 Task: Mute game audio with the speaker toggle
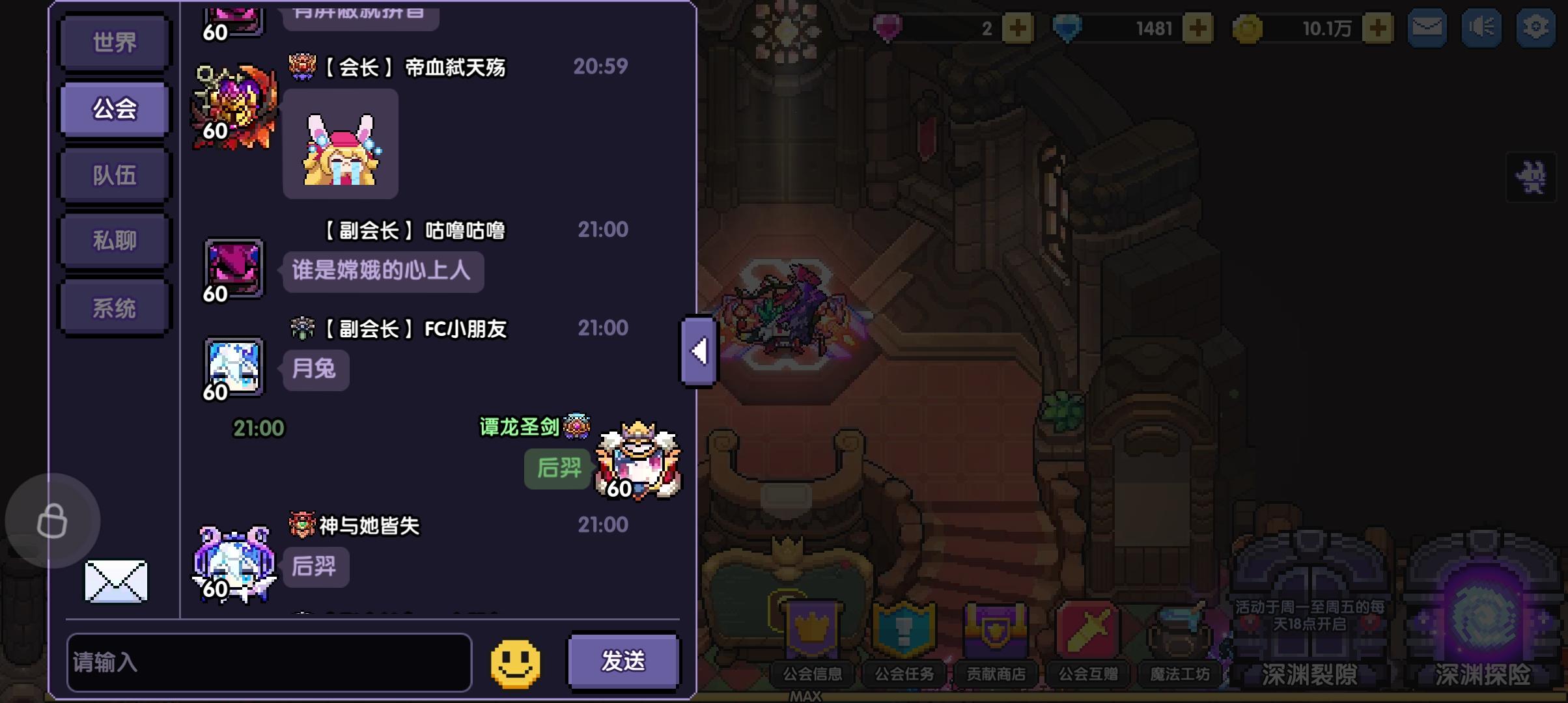[1483, 27]
